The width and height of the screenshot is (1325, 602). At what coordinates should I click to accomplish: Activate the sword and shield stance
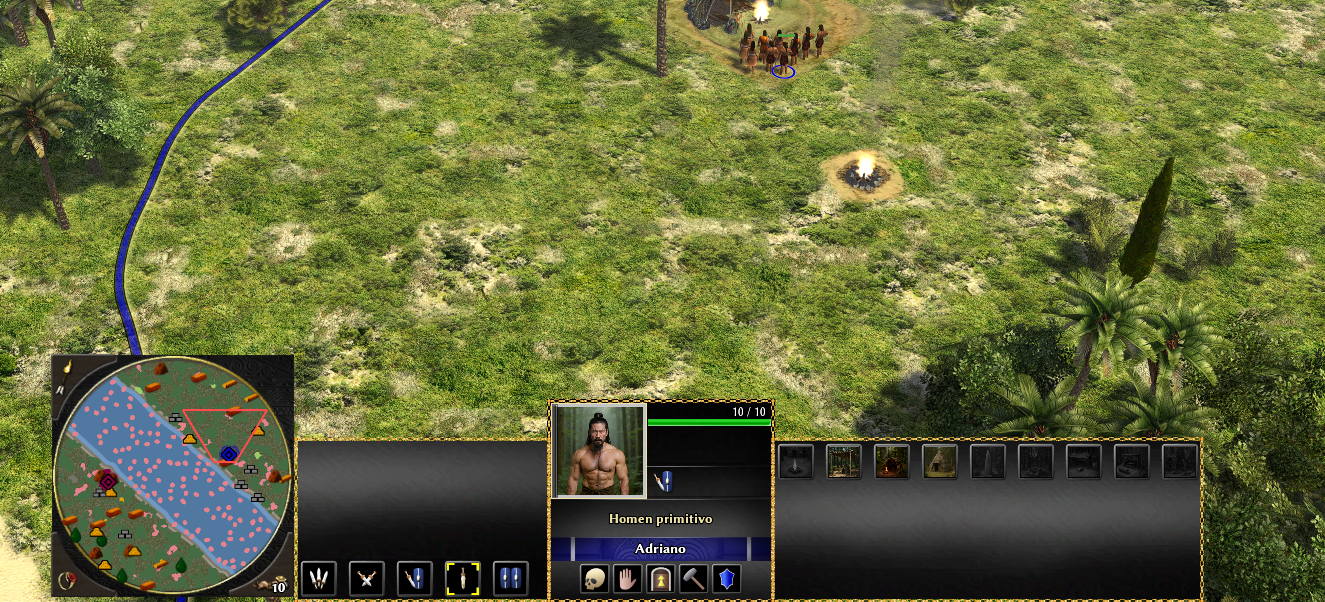pos(414,578)
